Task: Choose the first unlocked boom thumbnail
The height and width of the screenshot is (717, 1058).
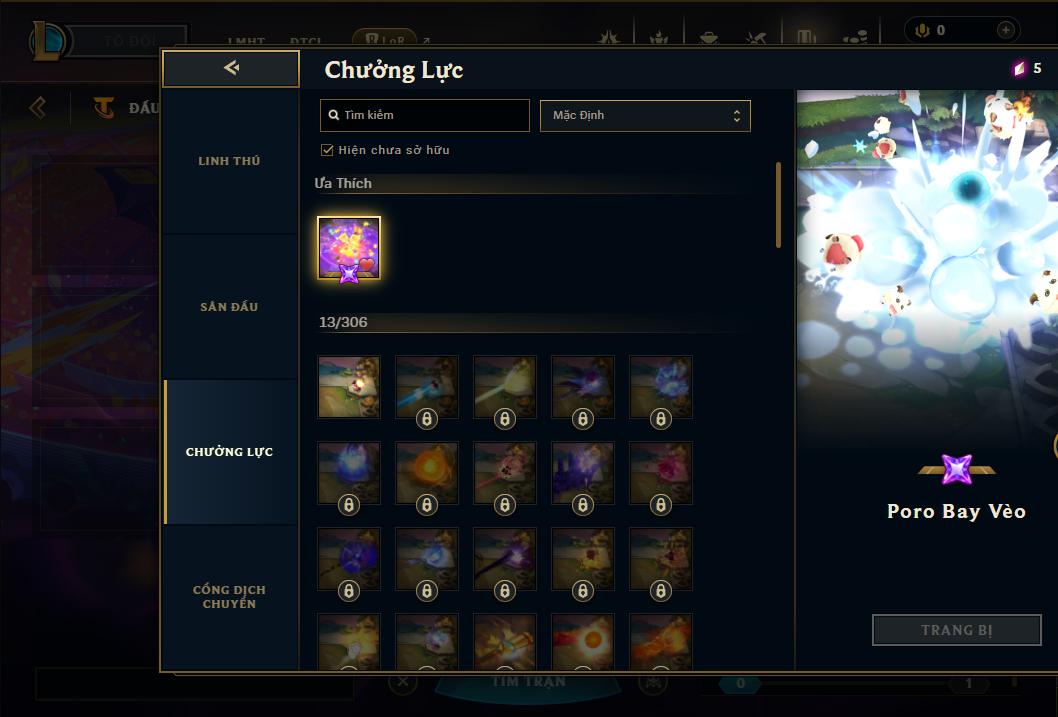Action: 349,387
